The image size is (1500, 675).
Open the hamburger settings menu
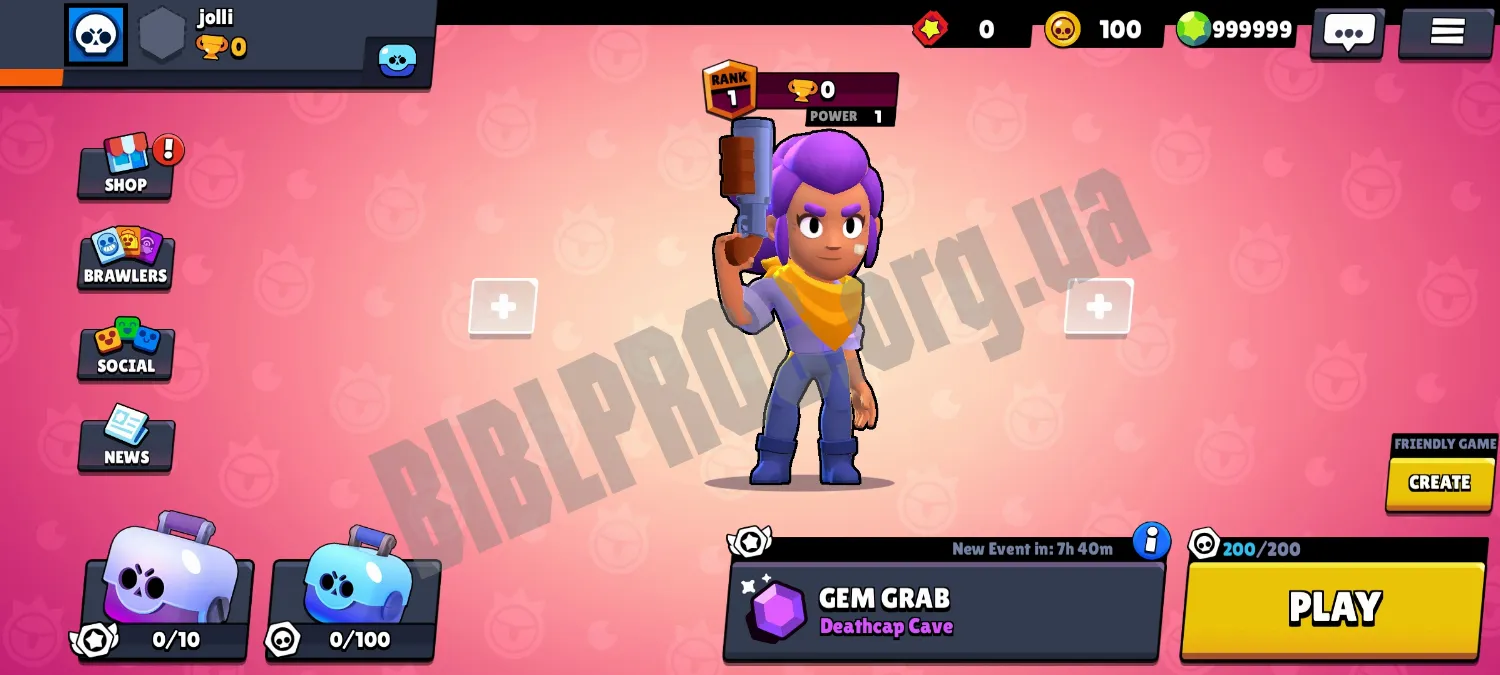tap(1446, 32)
